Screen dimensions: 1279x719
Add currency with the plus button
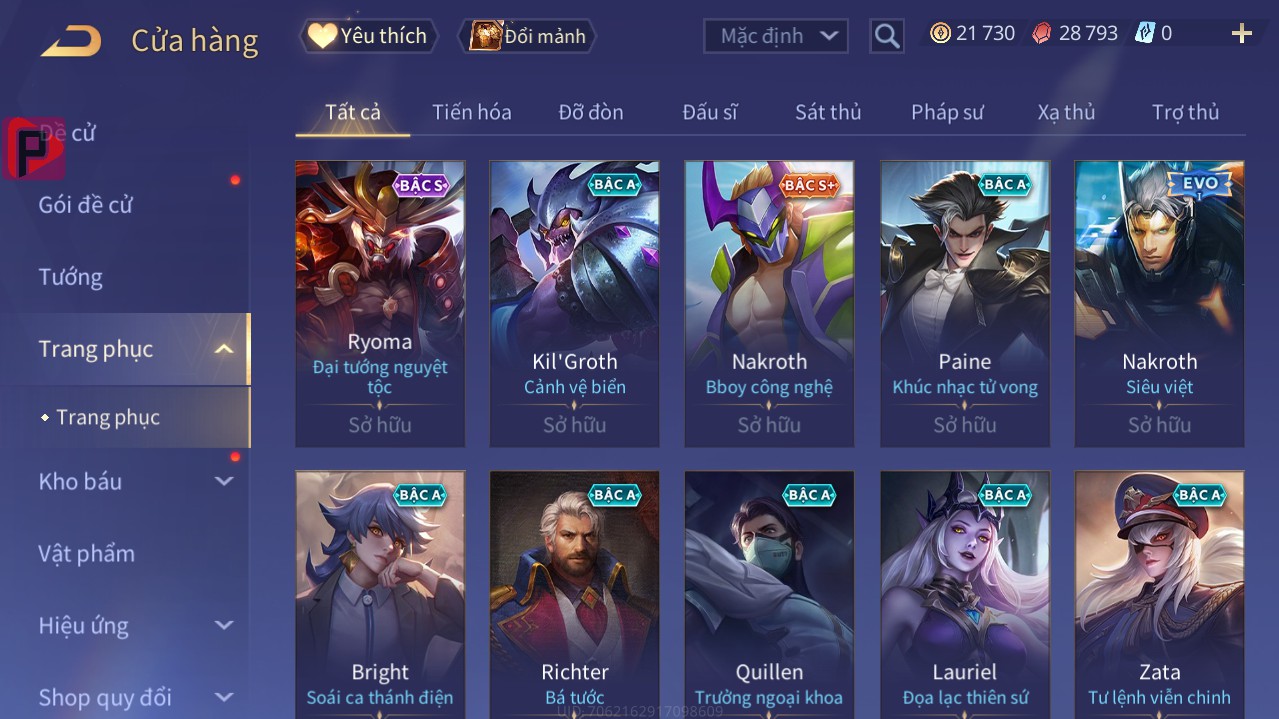click(1241, 34)
